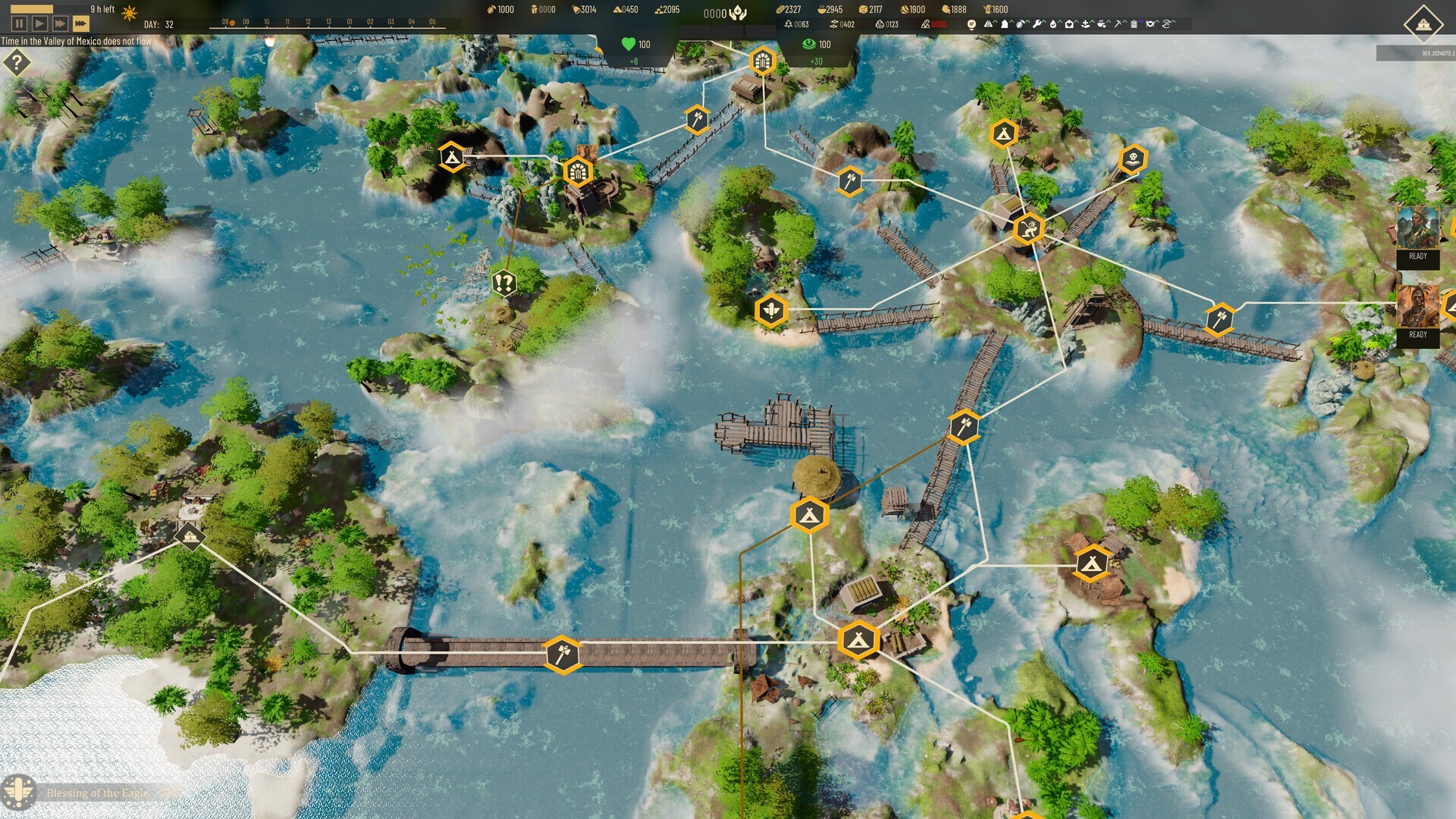Select the temple pyramid icon in top-right corner
Viewport: 1456px width, 819px height.
(1423, 24)
